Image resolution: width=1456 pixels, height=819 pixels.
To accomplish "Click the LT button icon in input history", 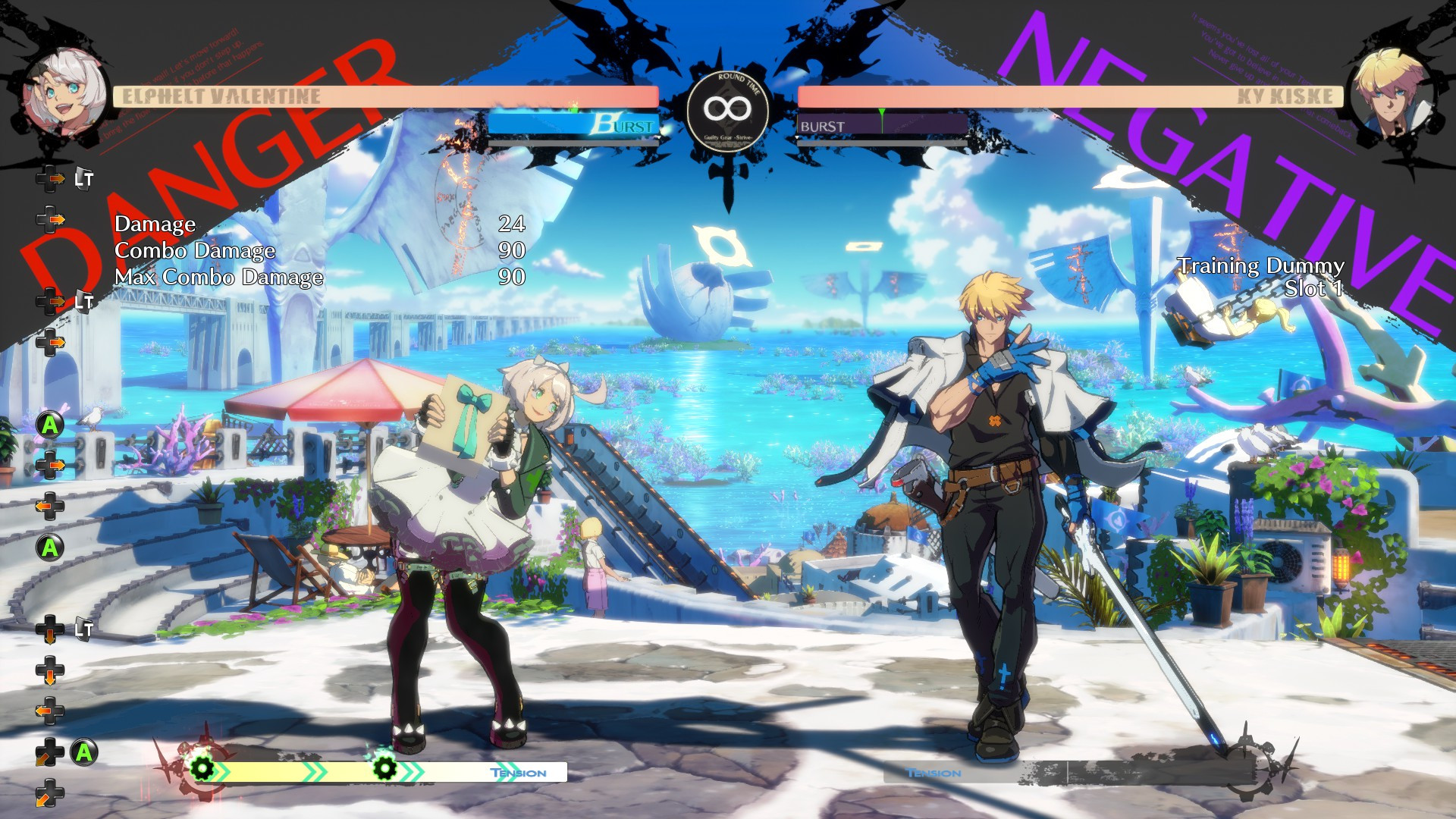I will click(x=83, y=180).
